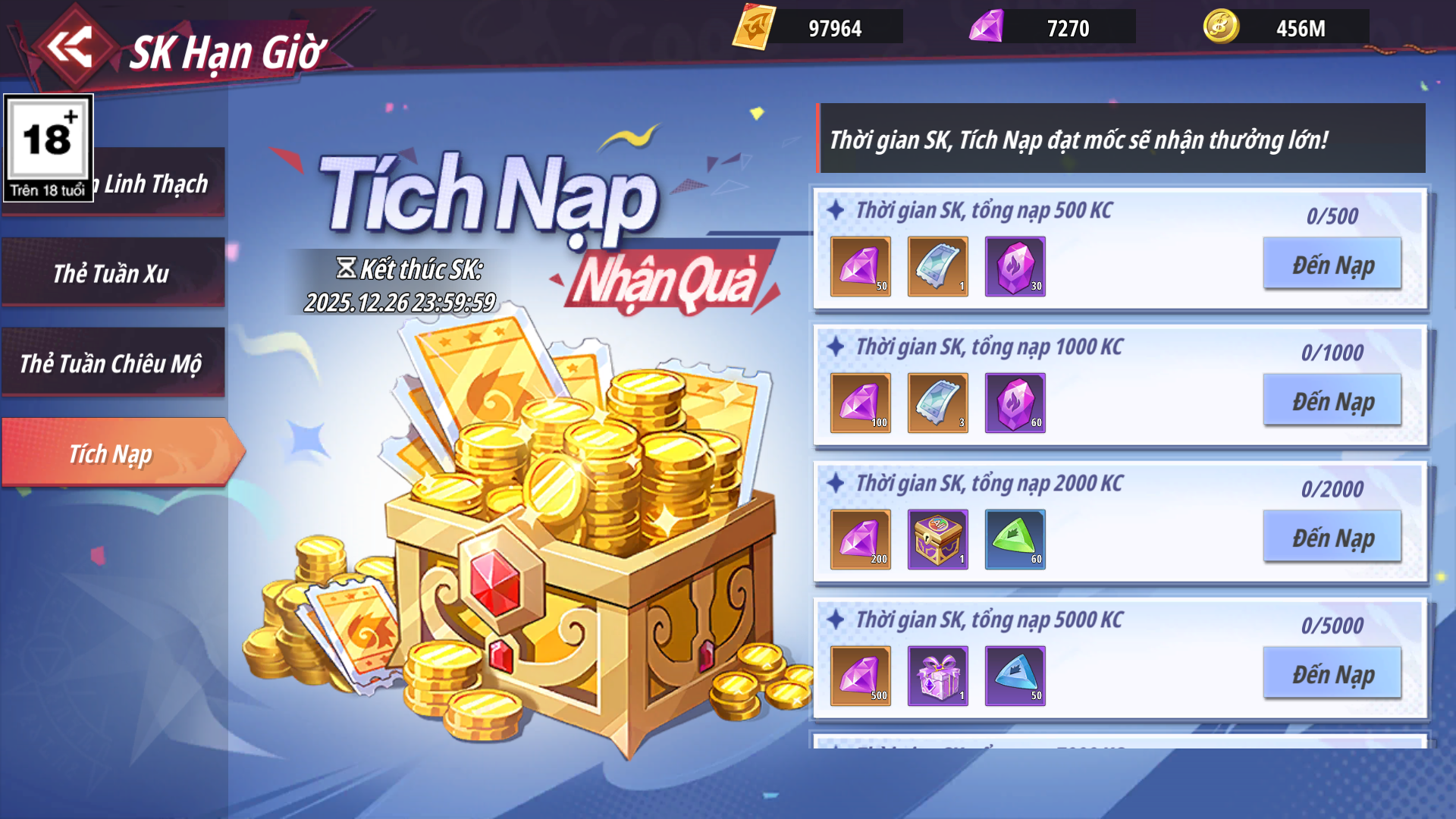The image size is (1456, 819).
Task: Inspect the 30 purple flame crystal reward
Action: click(1015, 266)
